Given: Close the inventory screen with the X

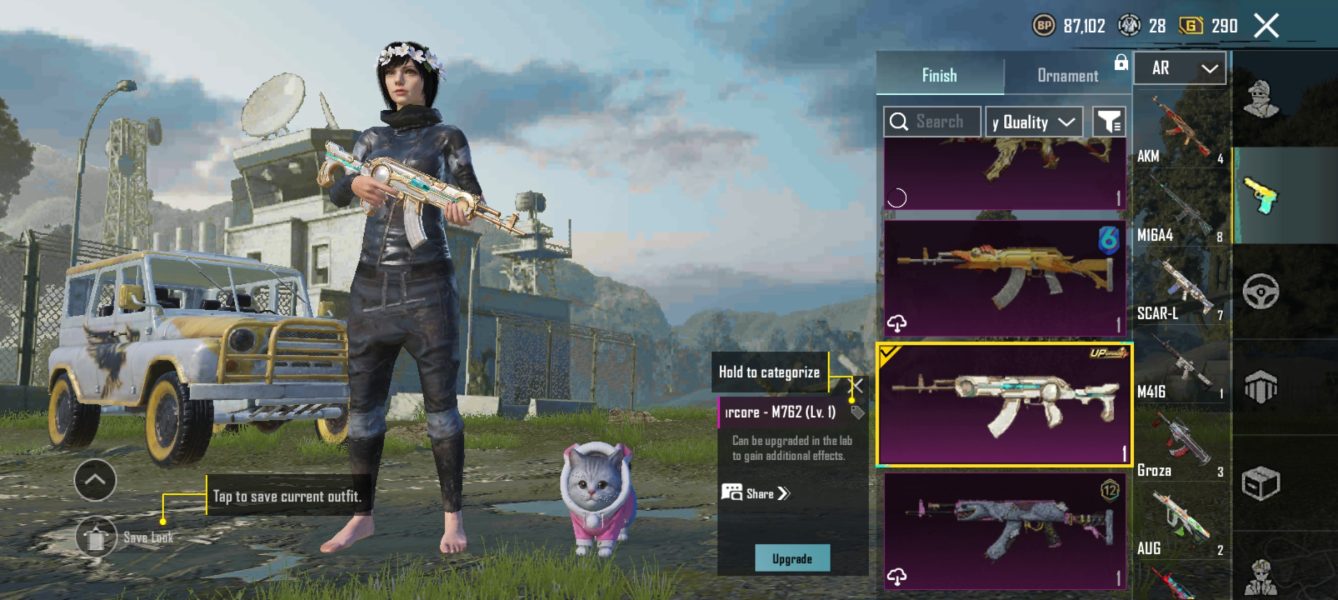Looking at the screenshot, I should 1266,26.
